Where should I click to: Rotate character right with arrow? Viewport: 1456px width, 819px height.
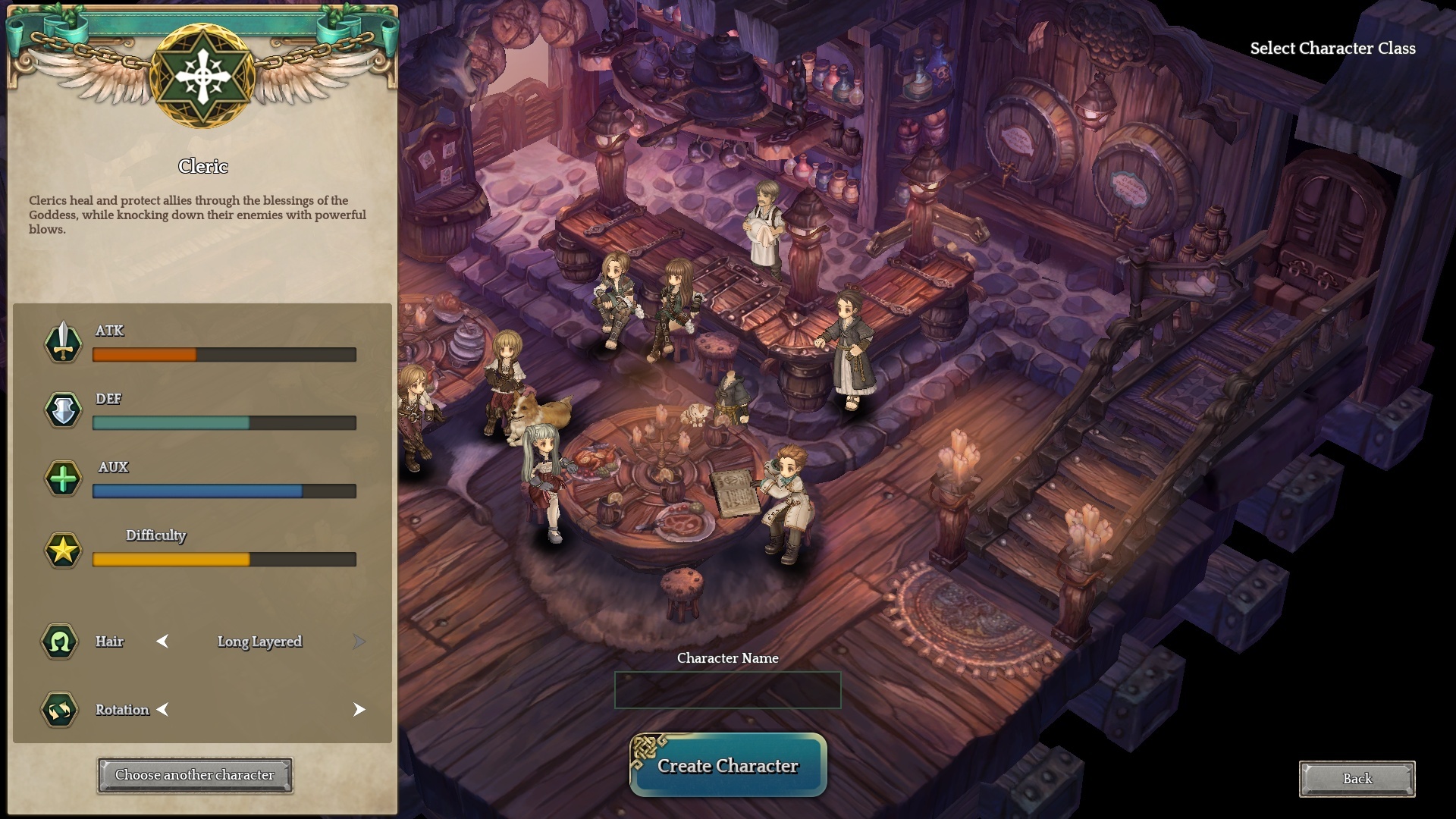[359, 710]
